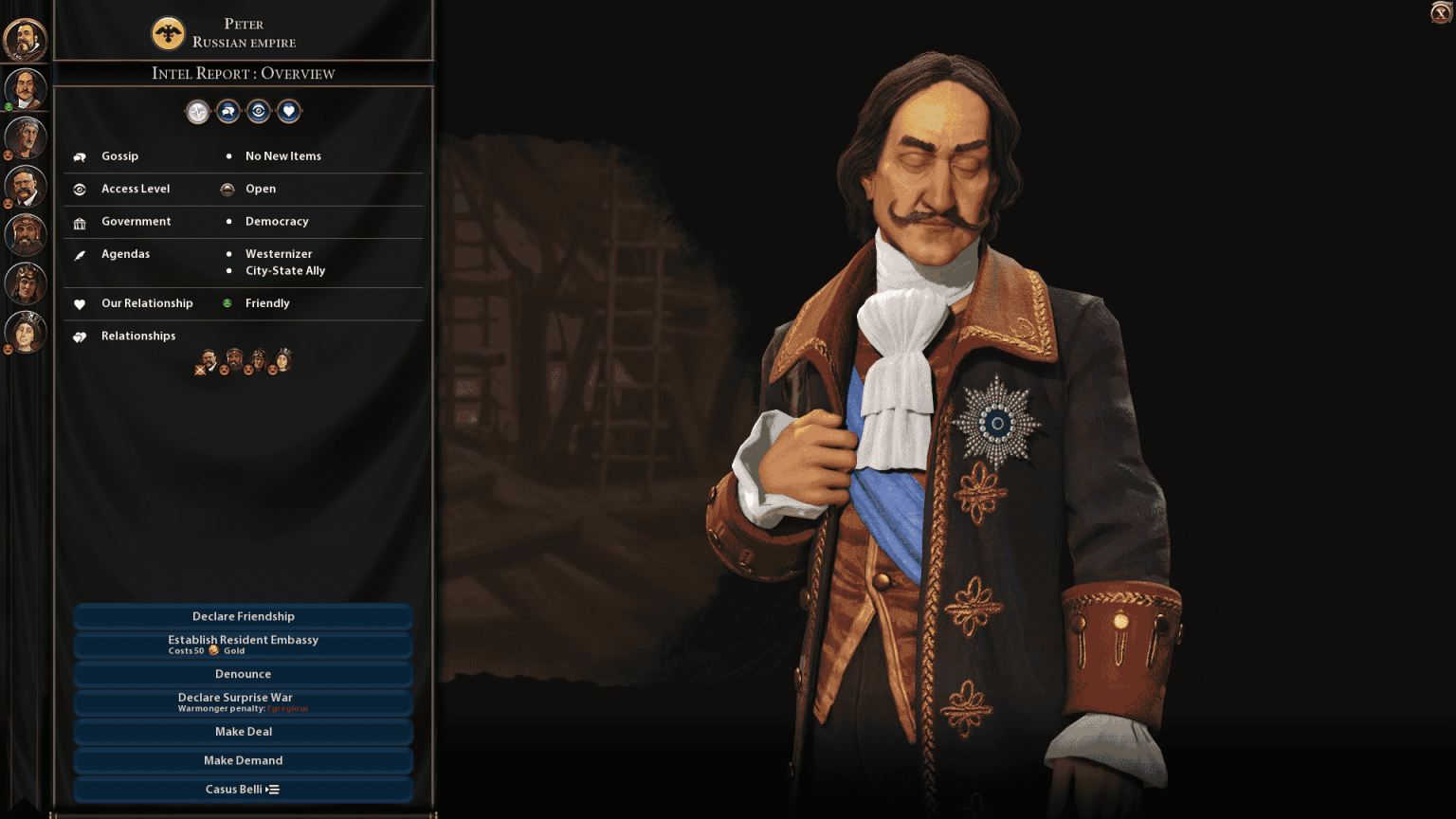Image resolution: width=1456 pixels, height=819 pixels.
Task: Select Peter's leader portrait in the sidebar
Action: (26, 88)
